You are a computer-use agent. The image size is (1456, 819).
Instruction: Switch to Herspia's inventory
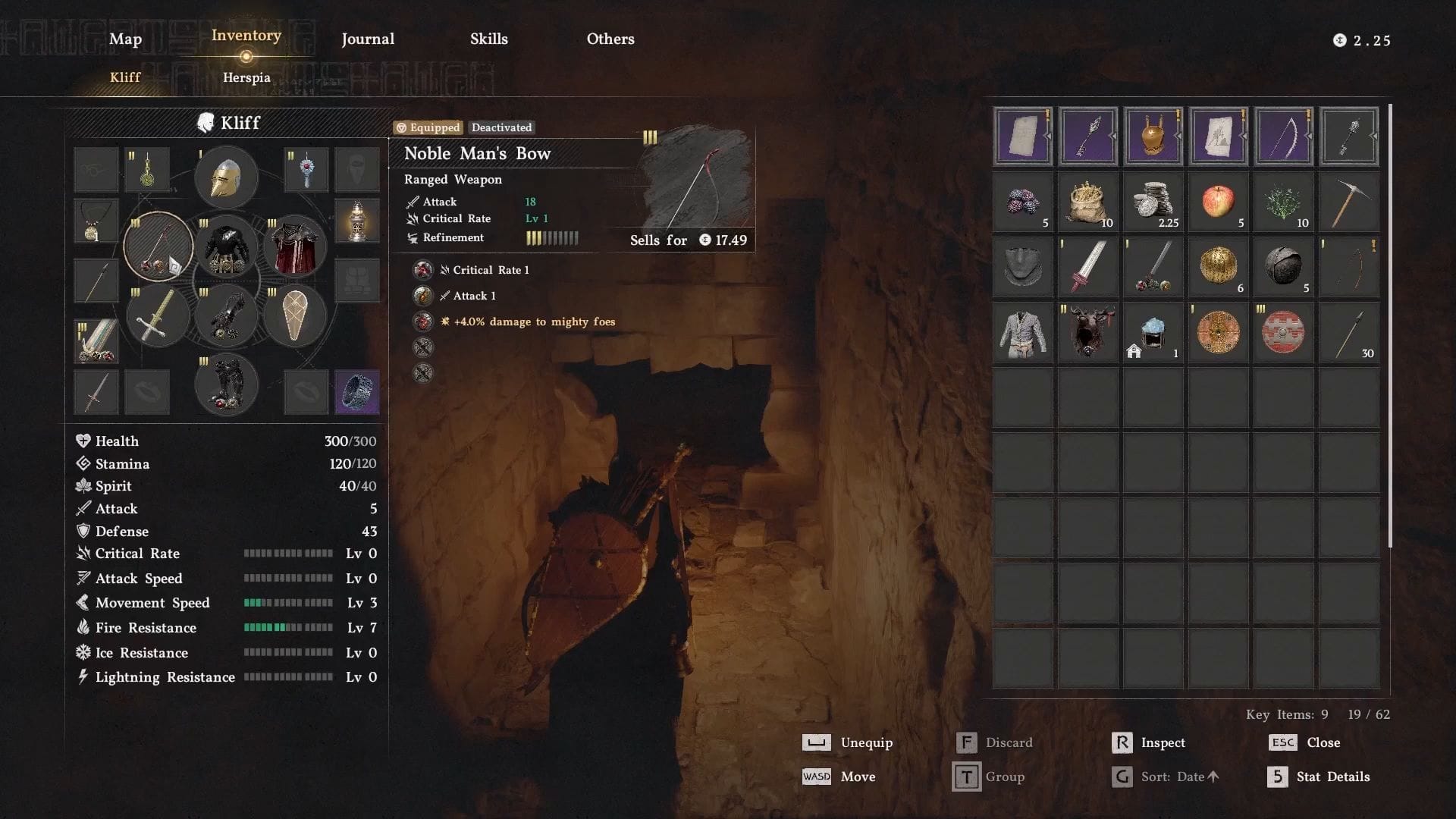[246, 77]
